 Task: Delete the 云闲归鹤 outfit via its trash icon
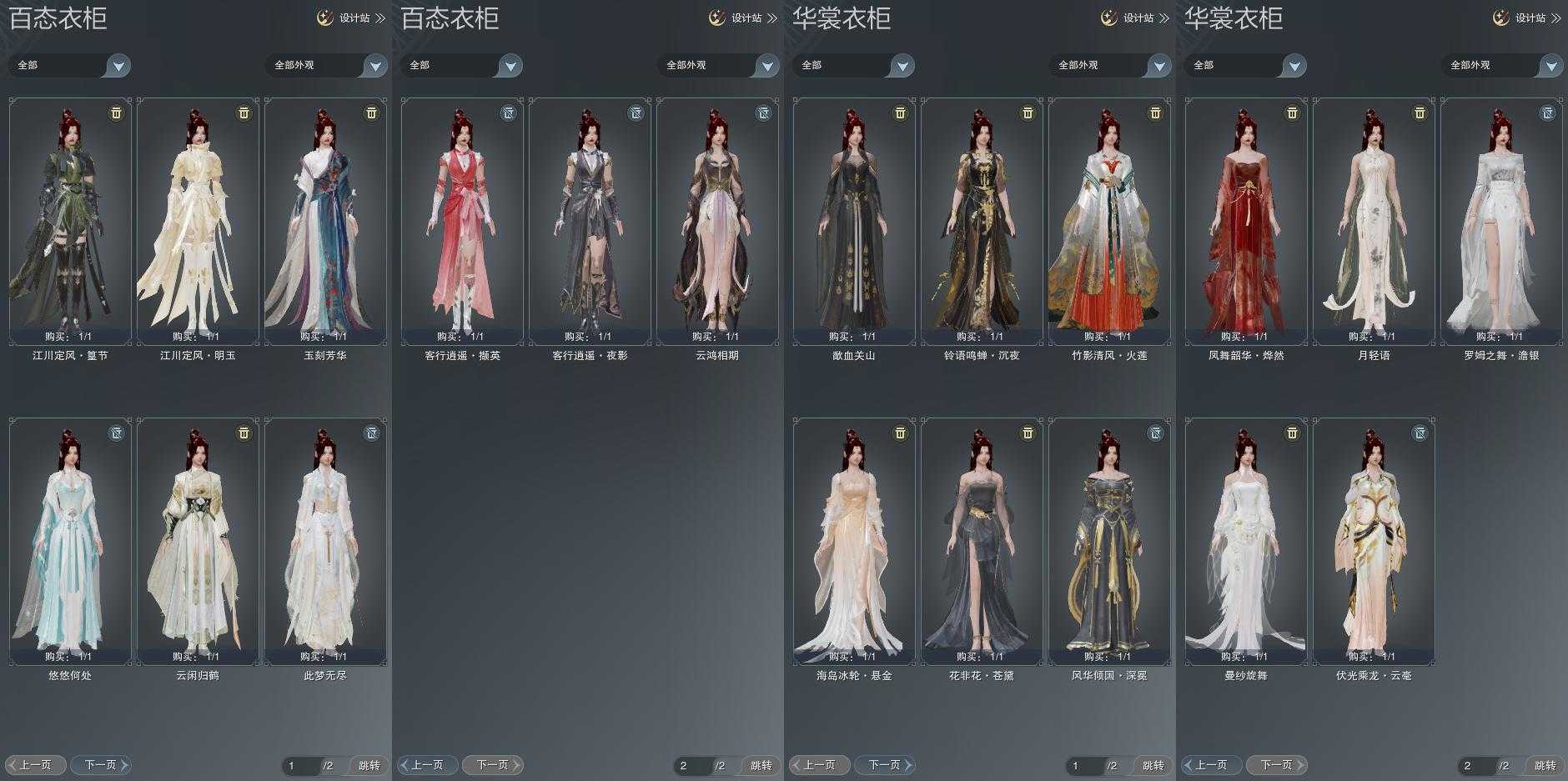pos(244,433)
